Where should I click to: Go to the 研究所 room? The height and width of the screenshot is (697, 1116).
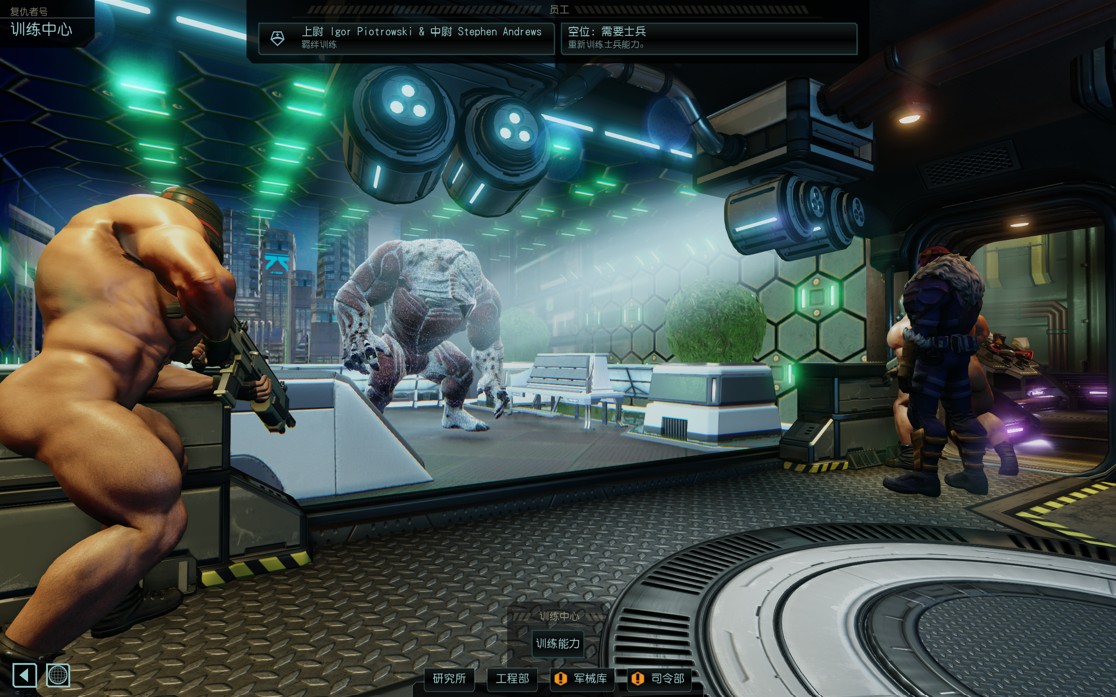click(449, 679)
